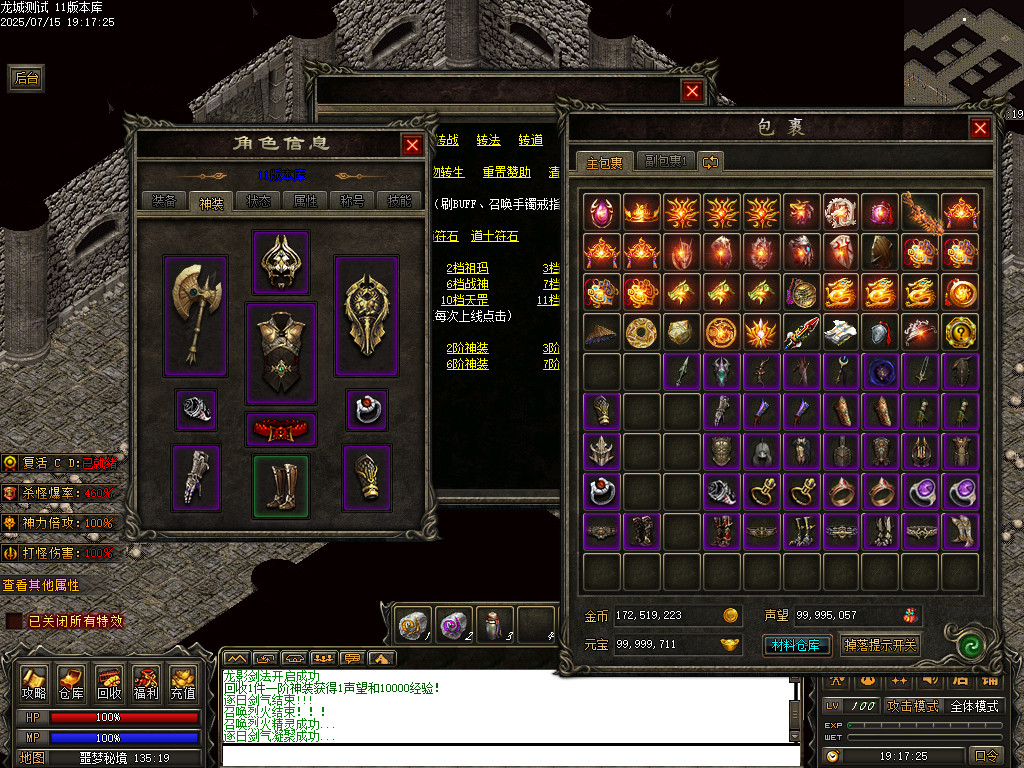
Task: Open the 回收 recycle menu
Action: tap(109, 683)
